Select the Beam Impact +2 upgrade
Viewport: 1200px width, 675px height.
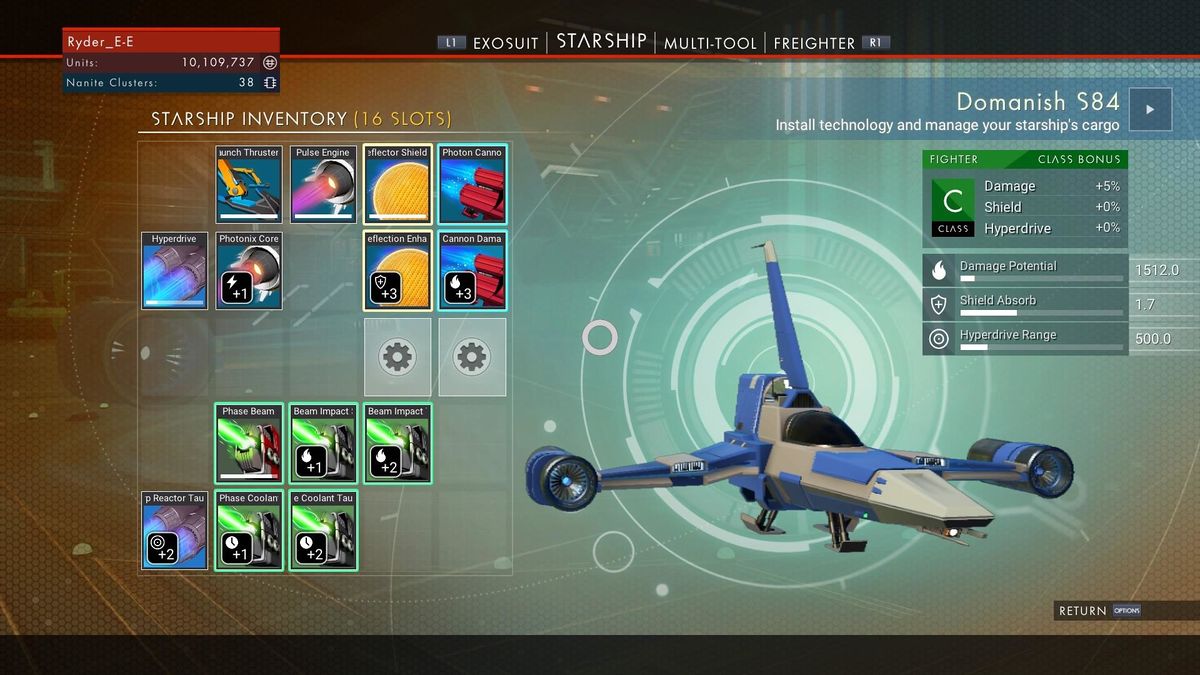pos(397,443)
